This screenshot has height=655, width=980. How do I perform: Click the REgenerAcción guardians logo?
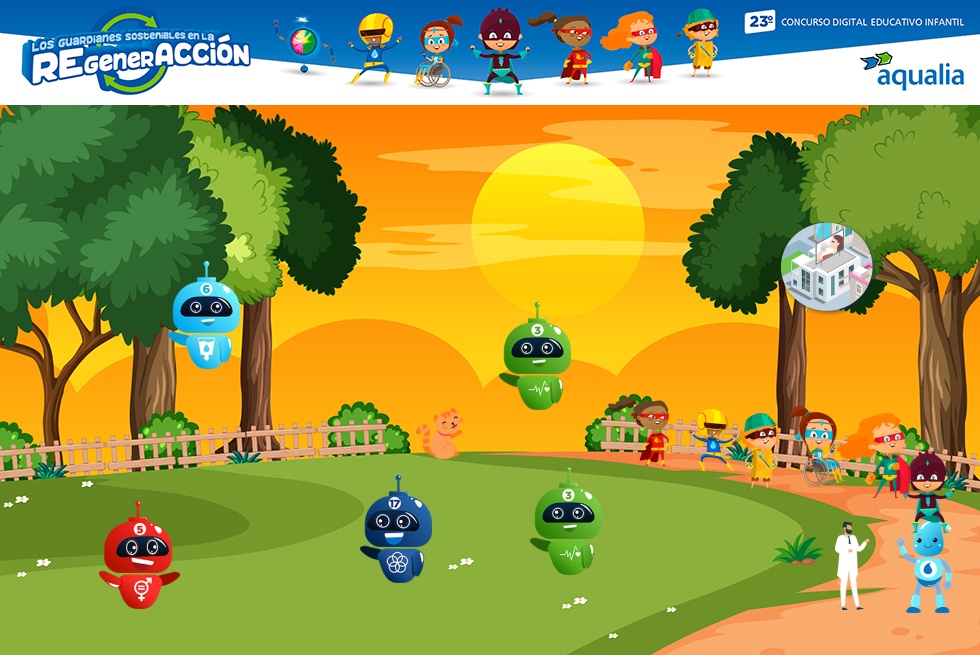click(136, 55)
